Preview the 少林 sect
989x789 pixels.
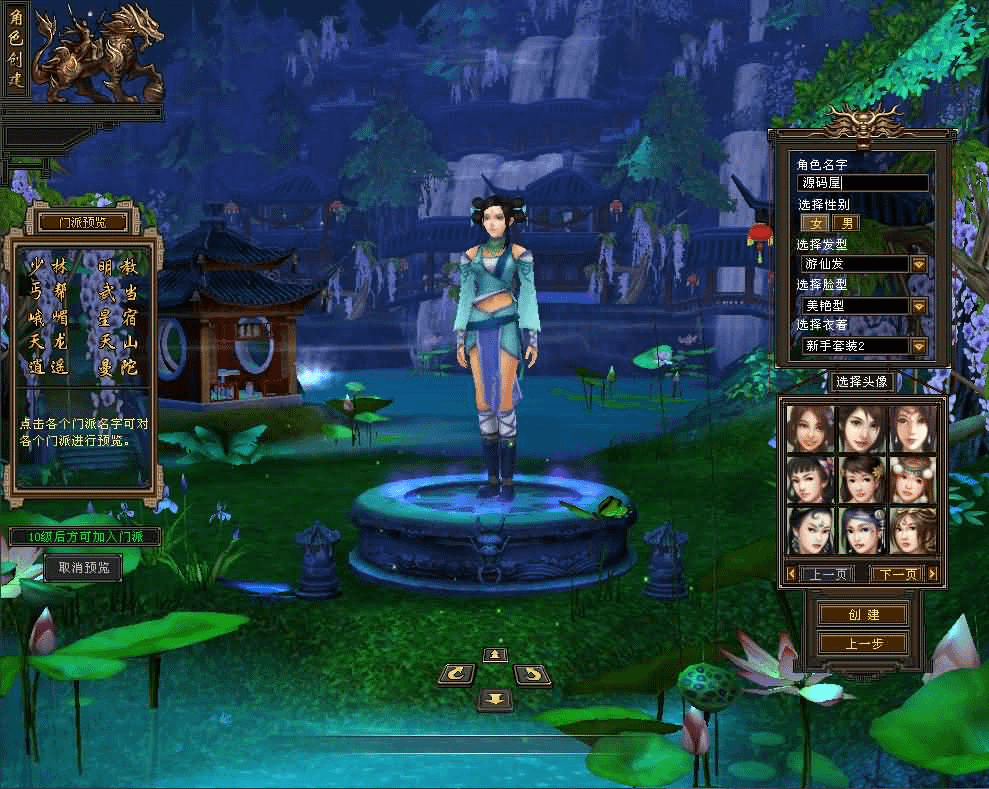click(x=49, y=266)
